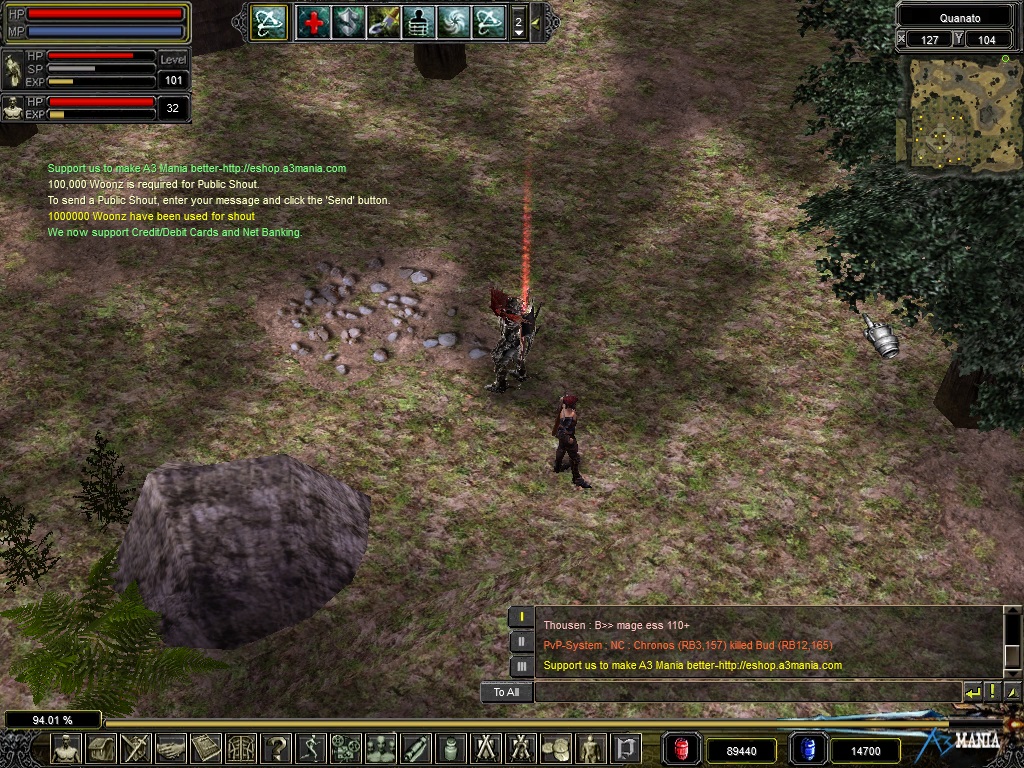Use the red HP potion slot

point(682,748)
